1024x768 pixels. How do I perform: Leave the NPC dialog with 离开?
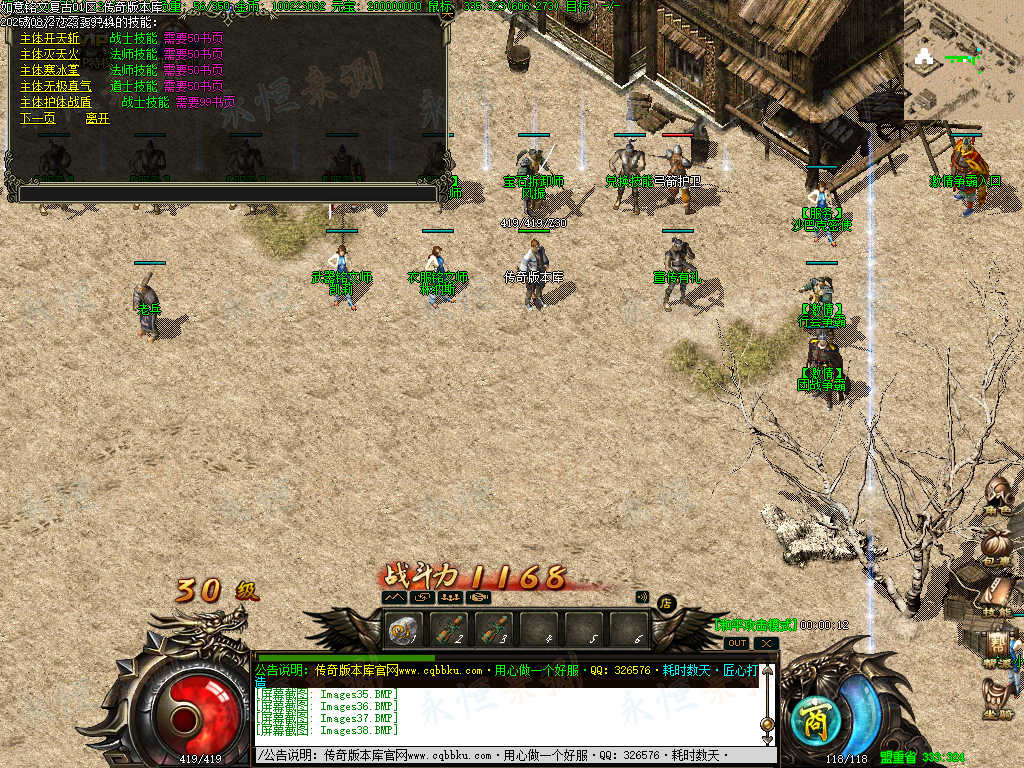(97, 118)
